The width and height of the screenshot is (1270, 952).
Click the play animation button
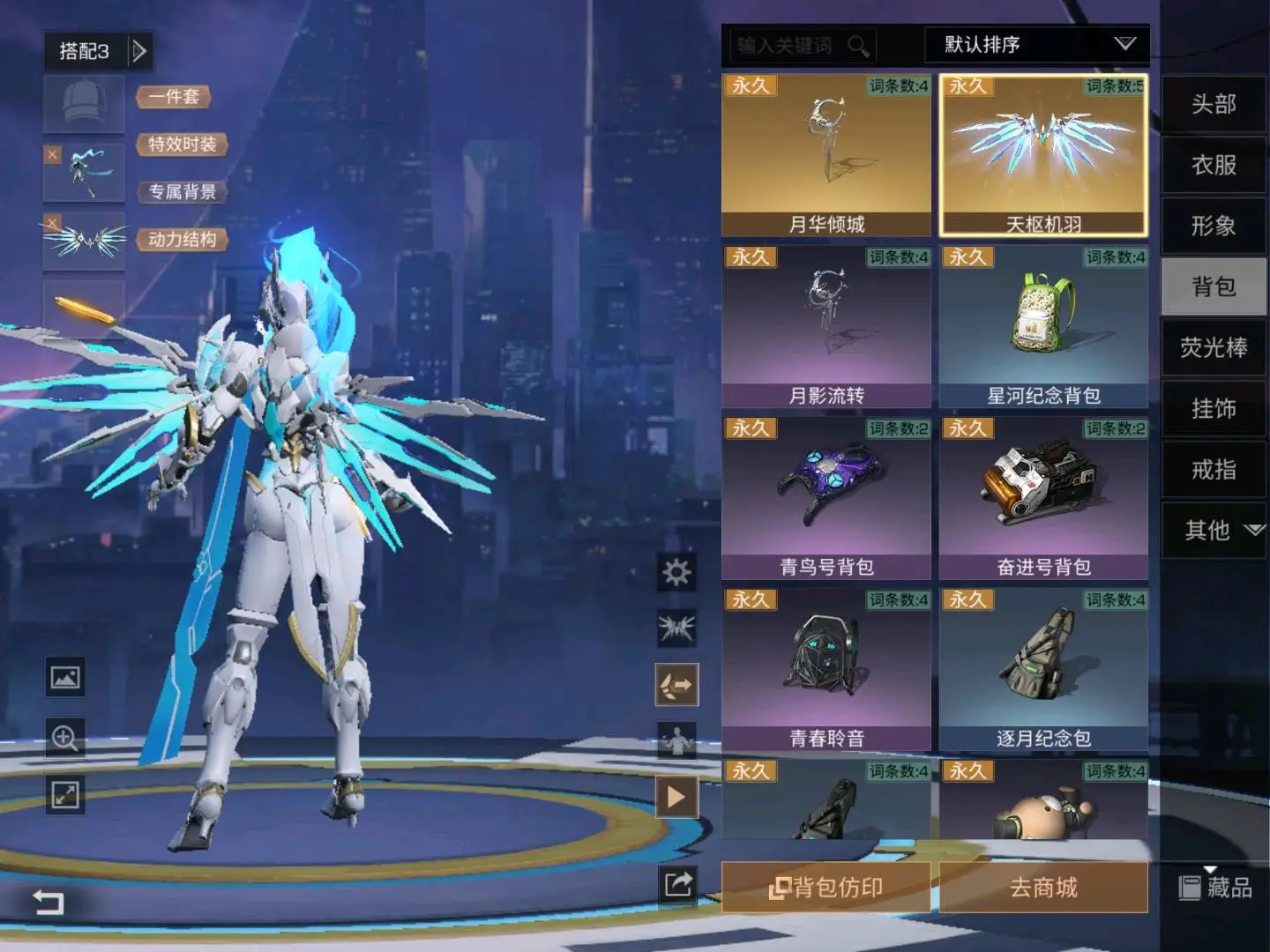pyautogui.click(x=676, y=798)
